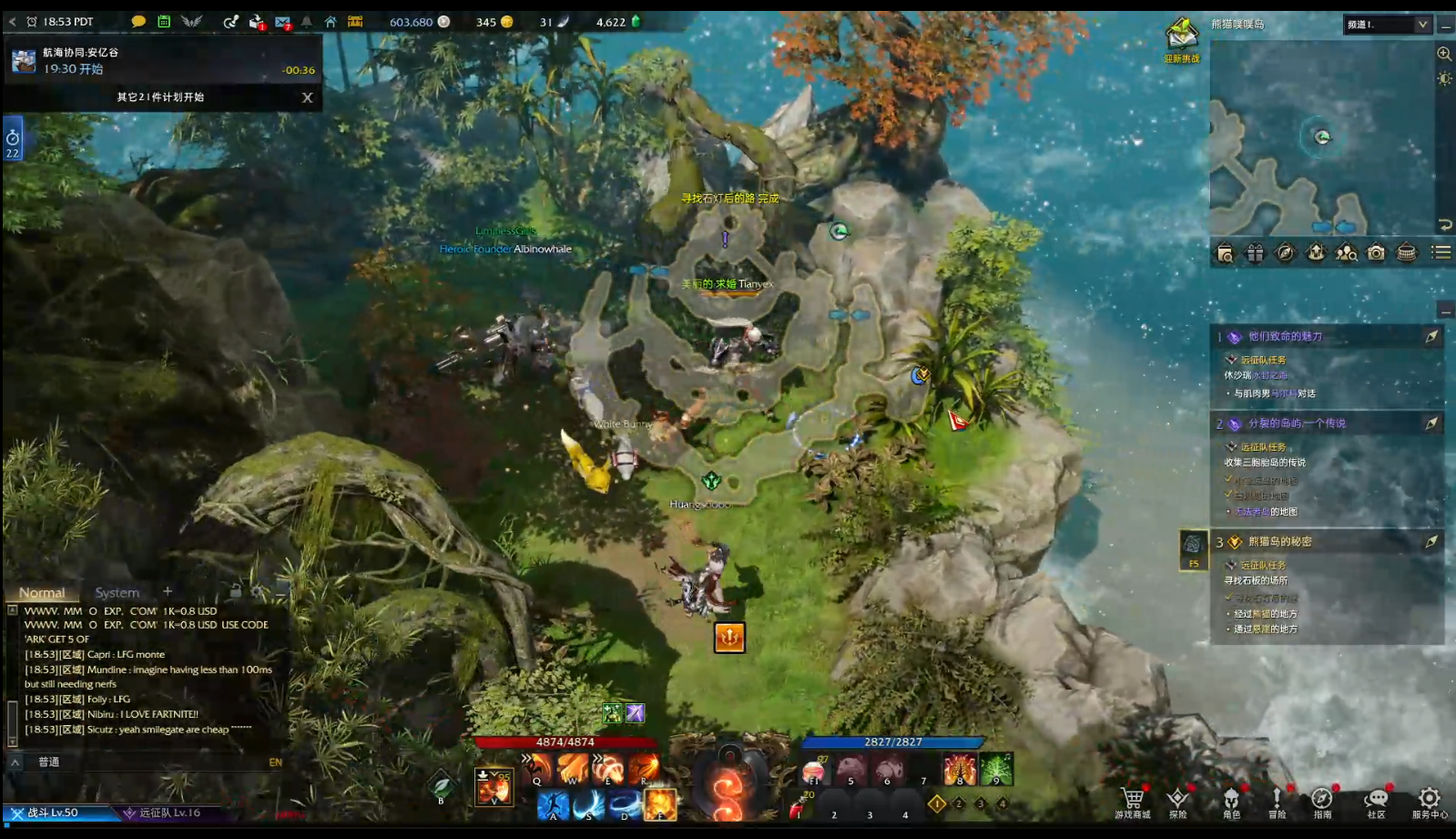Image resolution: width=1456 pixels, height=839 pixels.
Task: Open the minimap list menu icon
Action: click(1441, 252)
